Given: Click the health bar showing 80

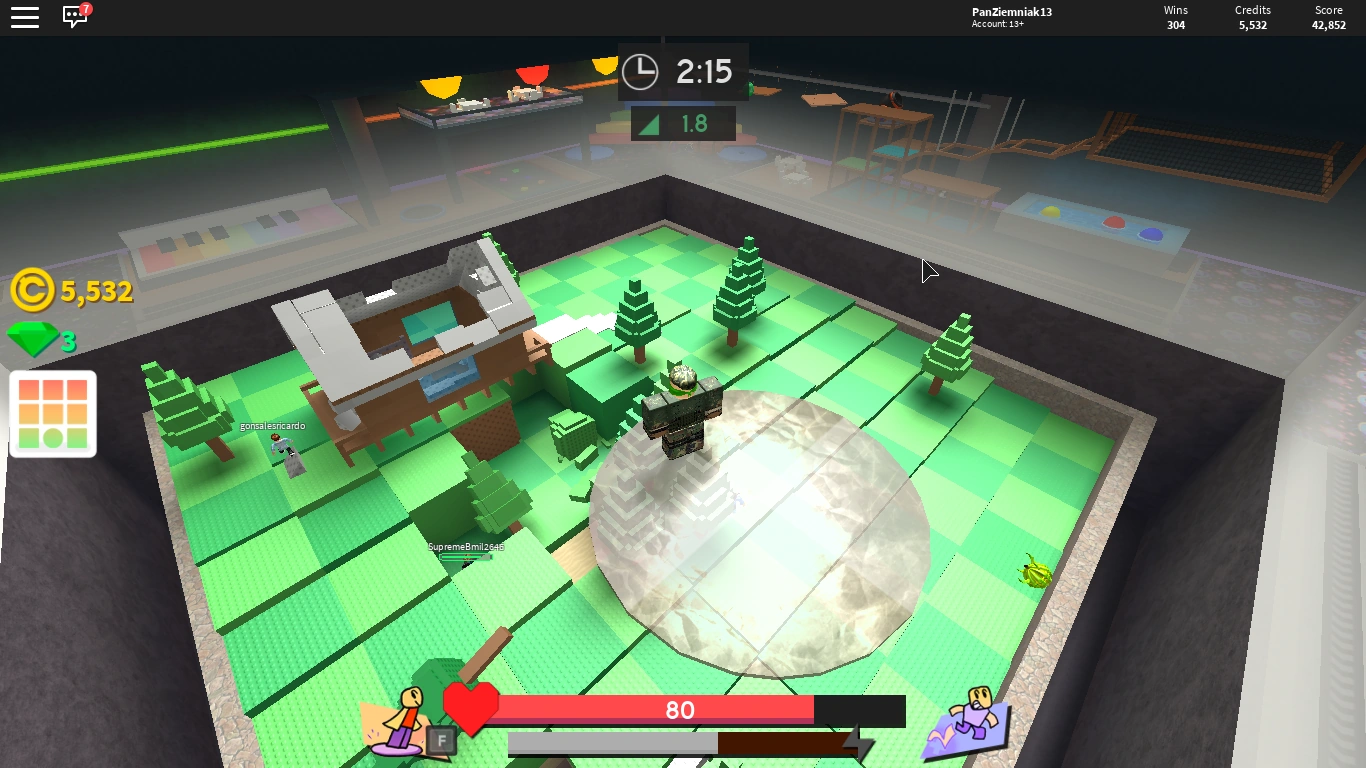Looking at the screenshot, I should click(x=680, y=710).
